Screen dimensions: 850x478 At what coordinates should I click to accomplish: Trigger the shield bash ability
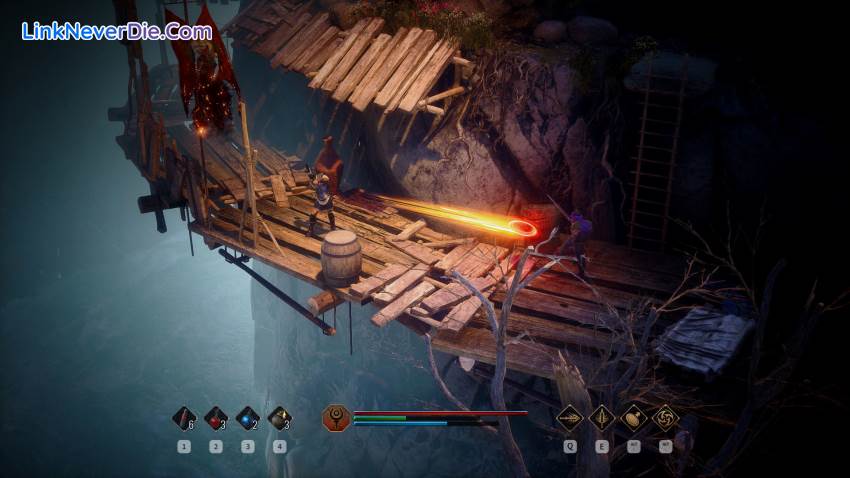[x=634, y=417]
